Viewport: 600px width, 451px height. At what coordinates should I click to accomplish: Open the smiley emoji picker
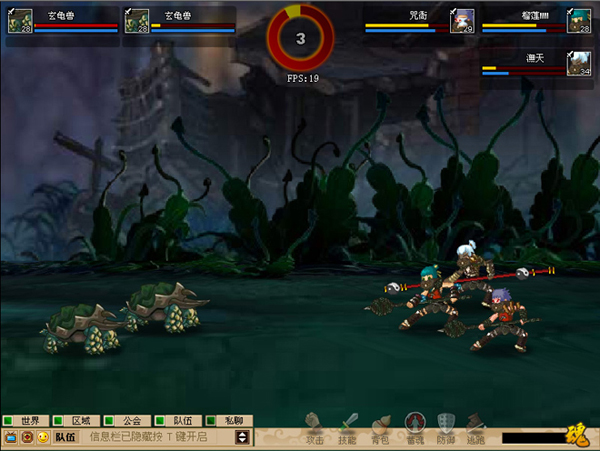42,437
